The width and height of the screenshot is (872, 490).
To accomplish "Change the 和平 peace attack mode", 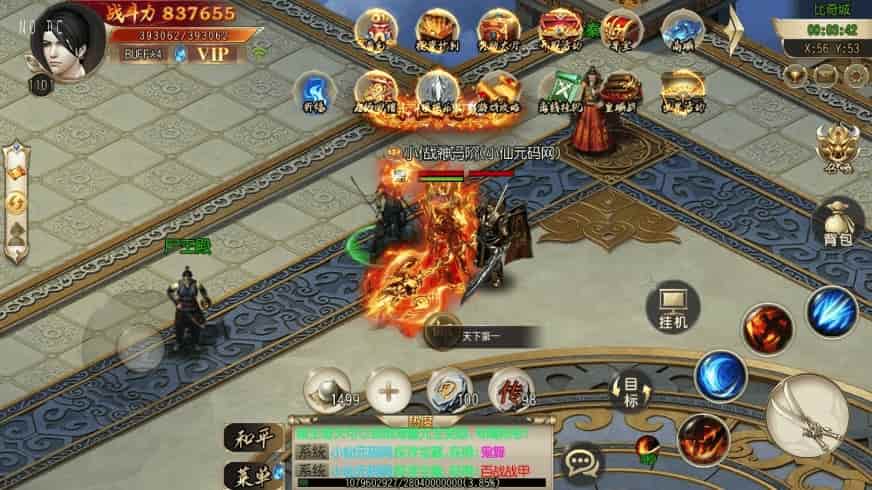I will (x=247, y=436).
